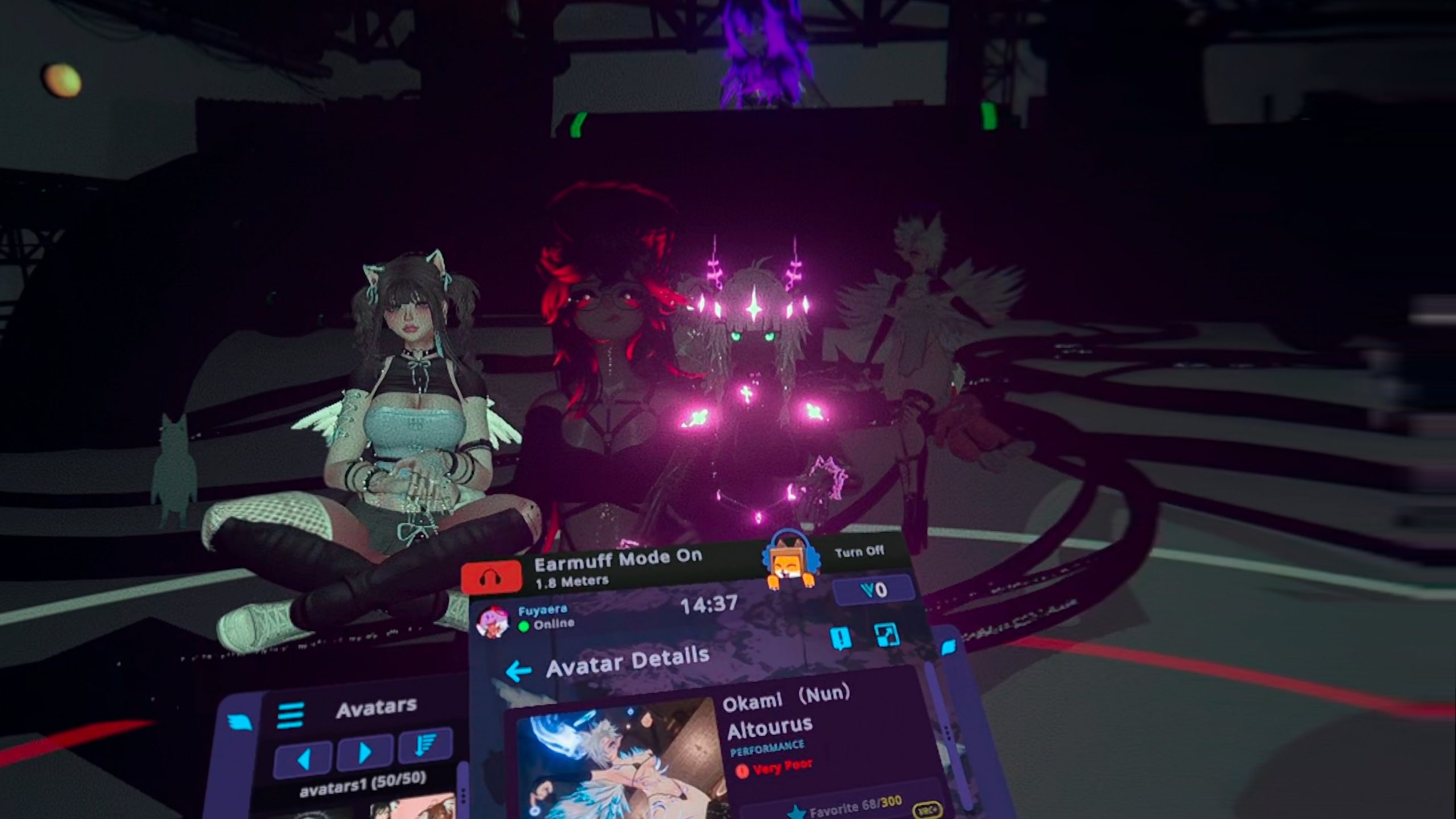Viewport: 1456px width, 819px height.
Task: Go to the previous avatars page
Action: pos(303,758)
